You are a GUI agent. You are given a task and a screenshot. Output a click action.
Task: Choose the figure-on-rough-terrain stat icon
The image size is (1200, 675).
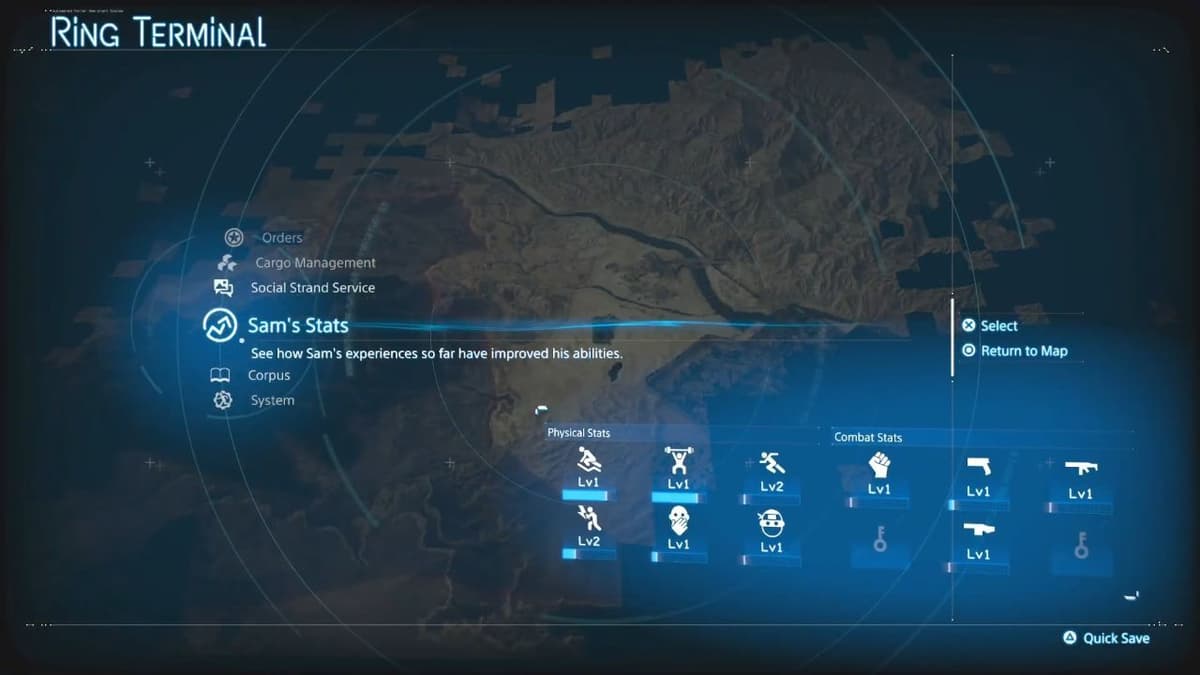click(588, 460)
